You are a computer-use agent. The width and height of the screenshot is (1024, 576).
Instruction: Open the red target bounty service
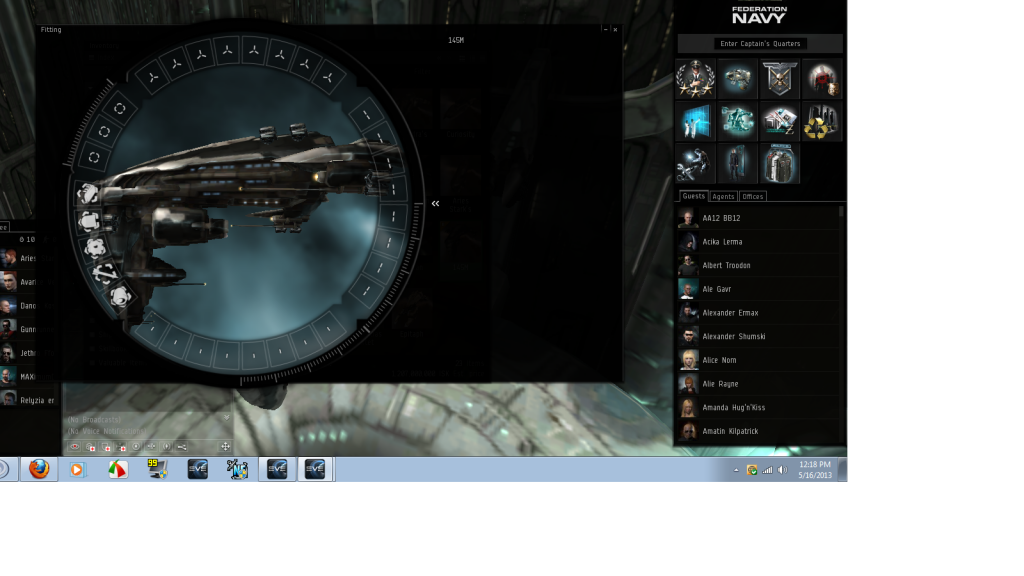click(x=821, y=78)
